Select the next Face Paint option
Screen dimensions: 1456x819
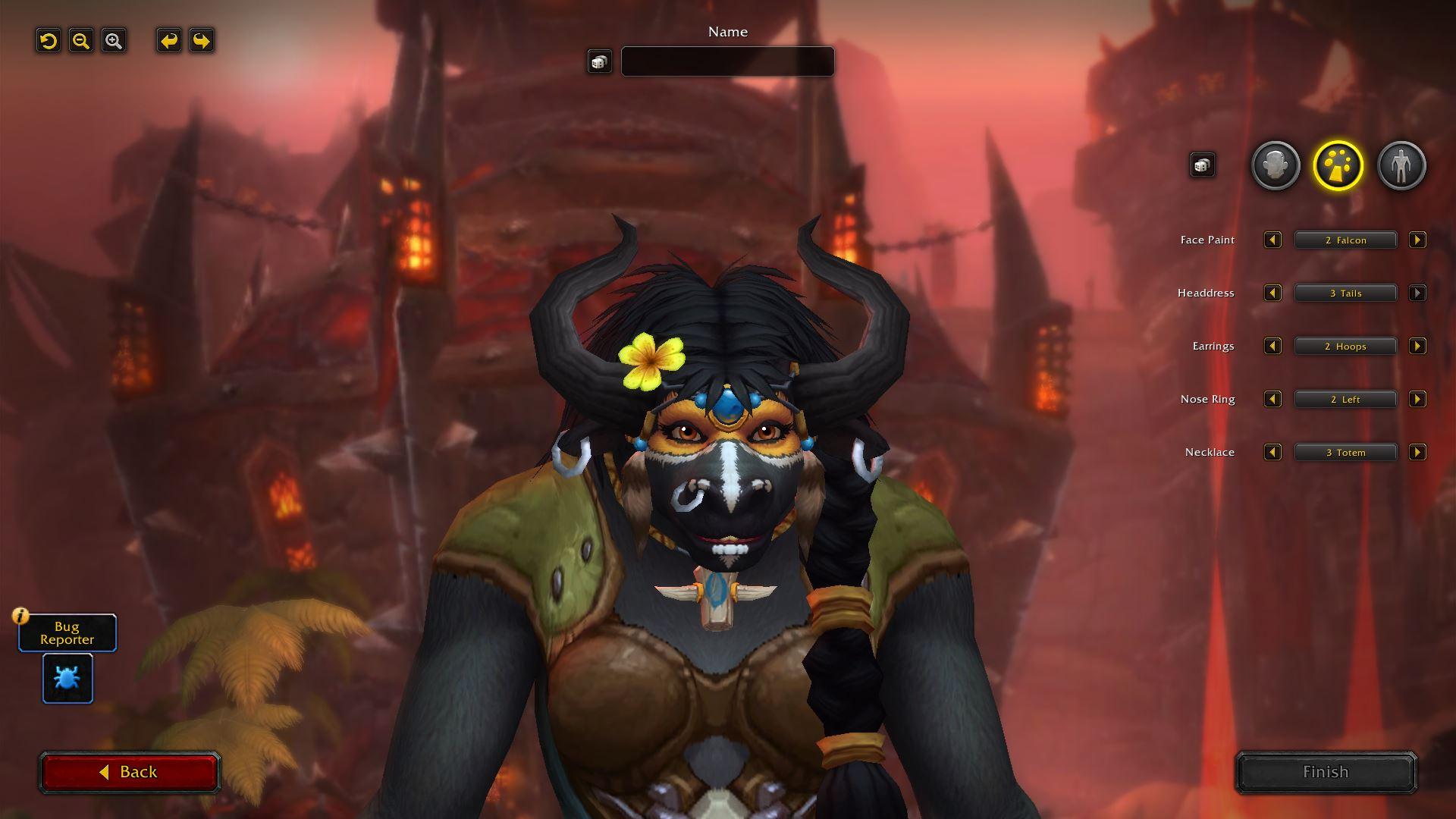pyautogui.click(x=1417, y=240)
